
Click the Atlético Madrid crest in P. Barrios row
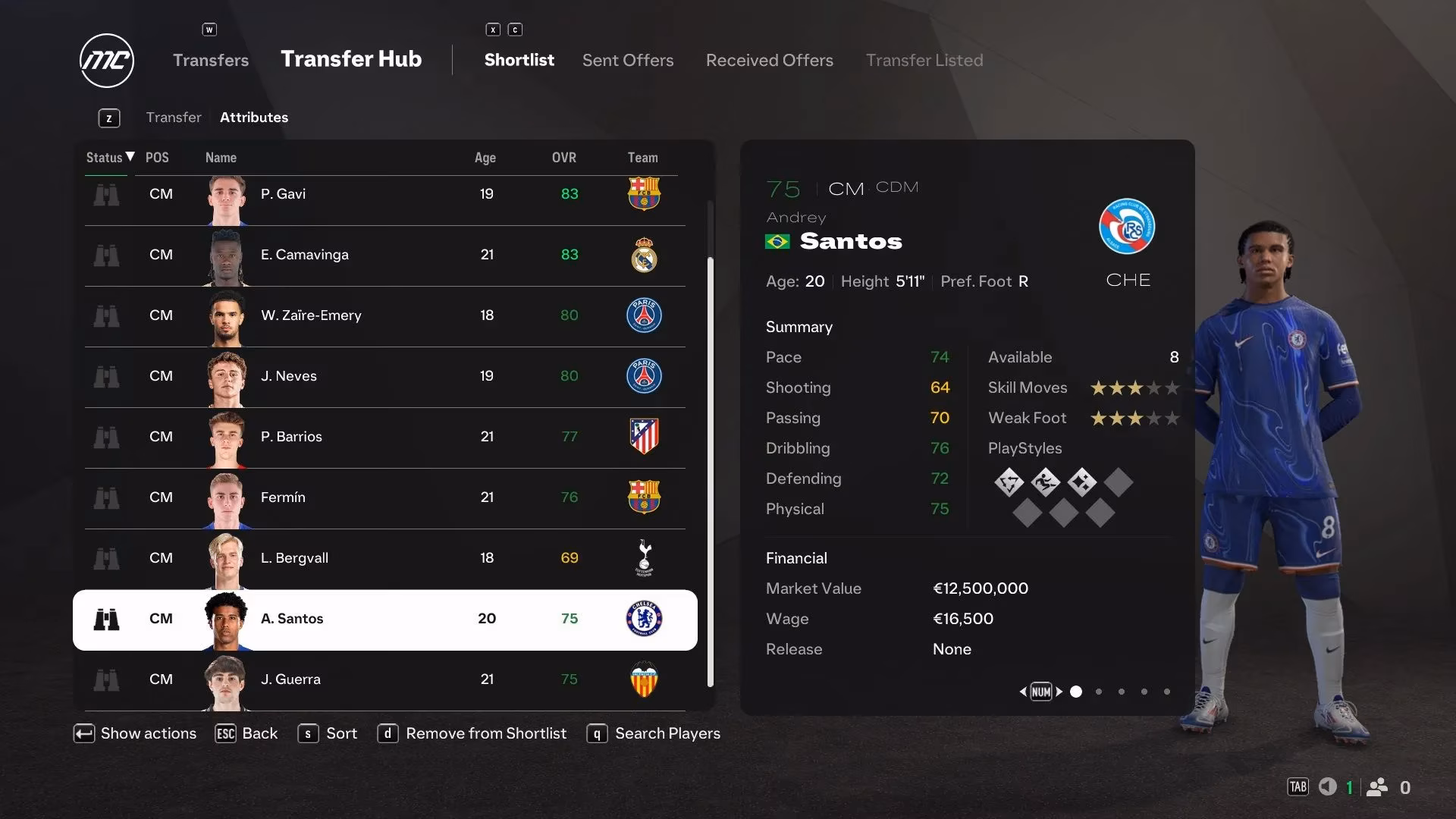click(x=644, y=438)
